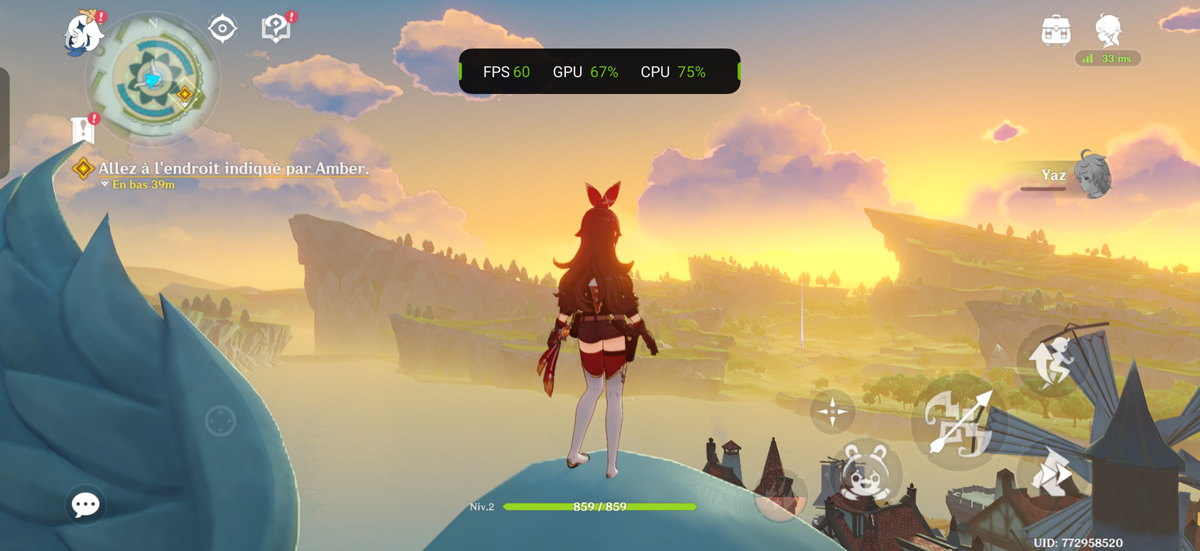Toggle the crosshair aiming mode button

coord(832,411)
